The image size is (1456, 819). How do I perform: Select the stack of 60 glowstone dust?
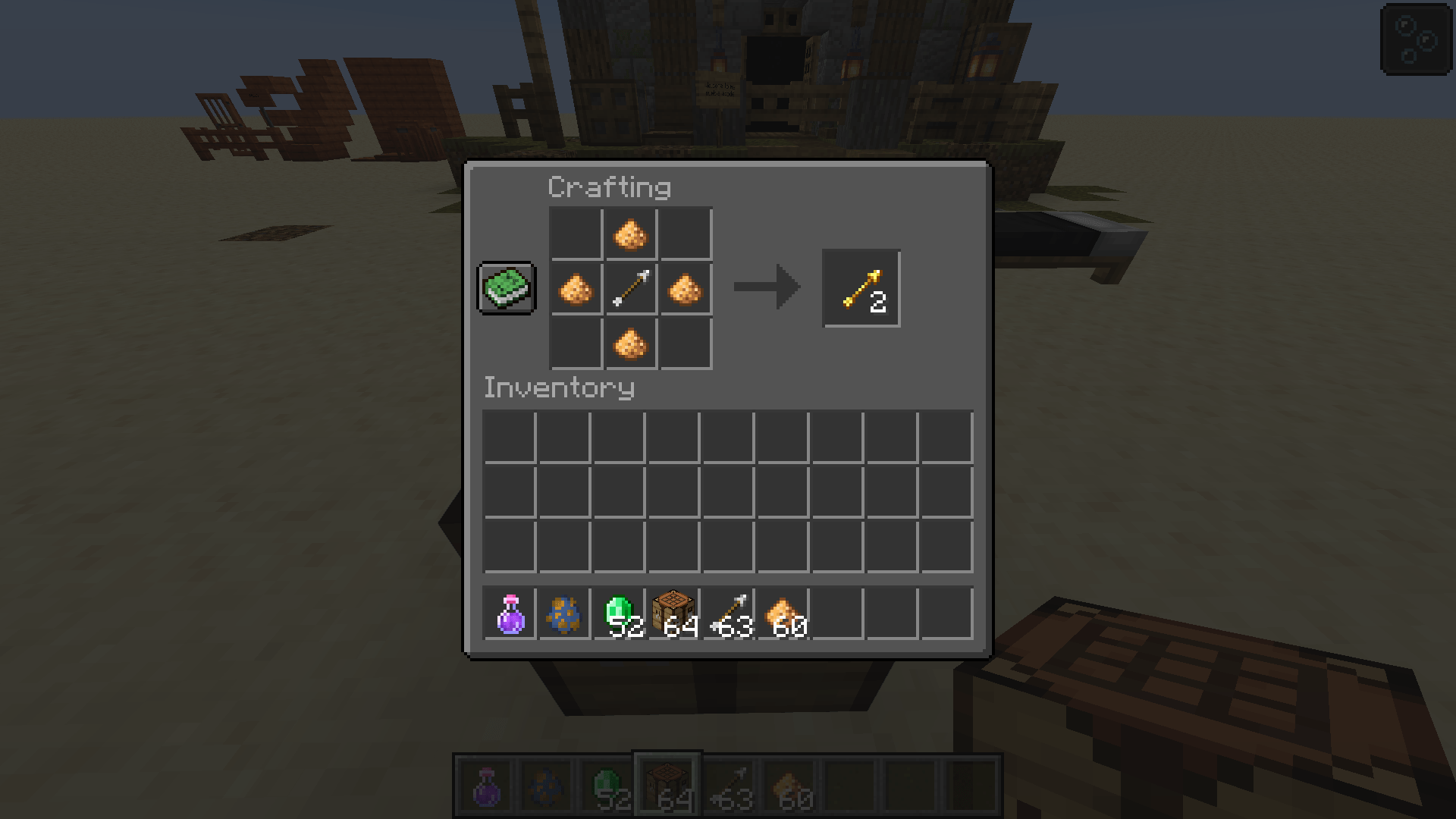(x=785, y=613)
